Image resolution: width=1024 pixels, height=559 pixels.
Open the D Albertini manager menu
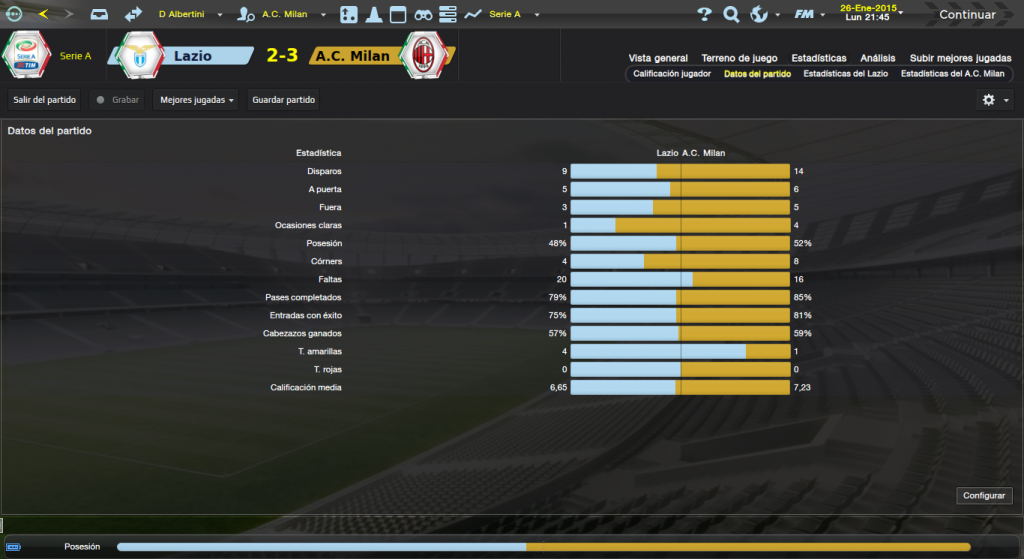coord(188,15)
